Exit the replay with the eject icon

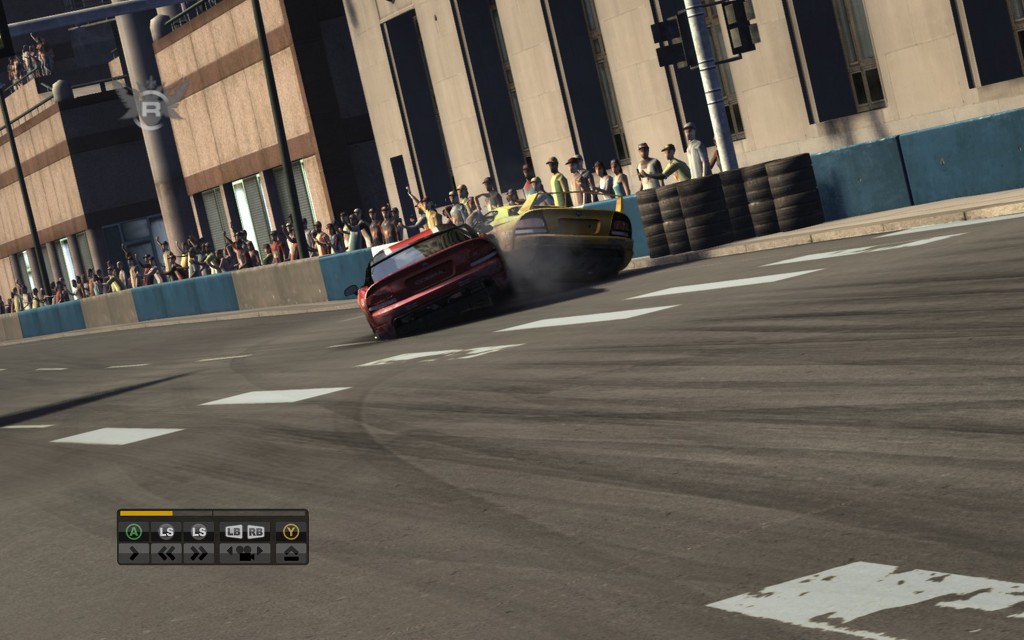pos(291,551)
